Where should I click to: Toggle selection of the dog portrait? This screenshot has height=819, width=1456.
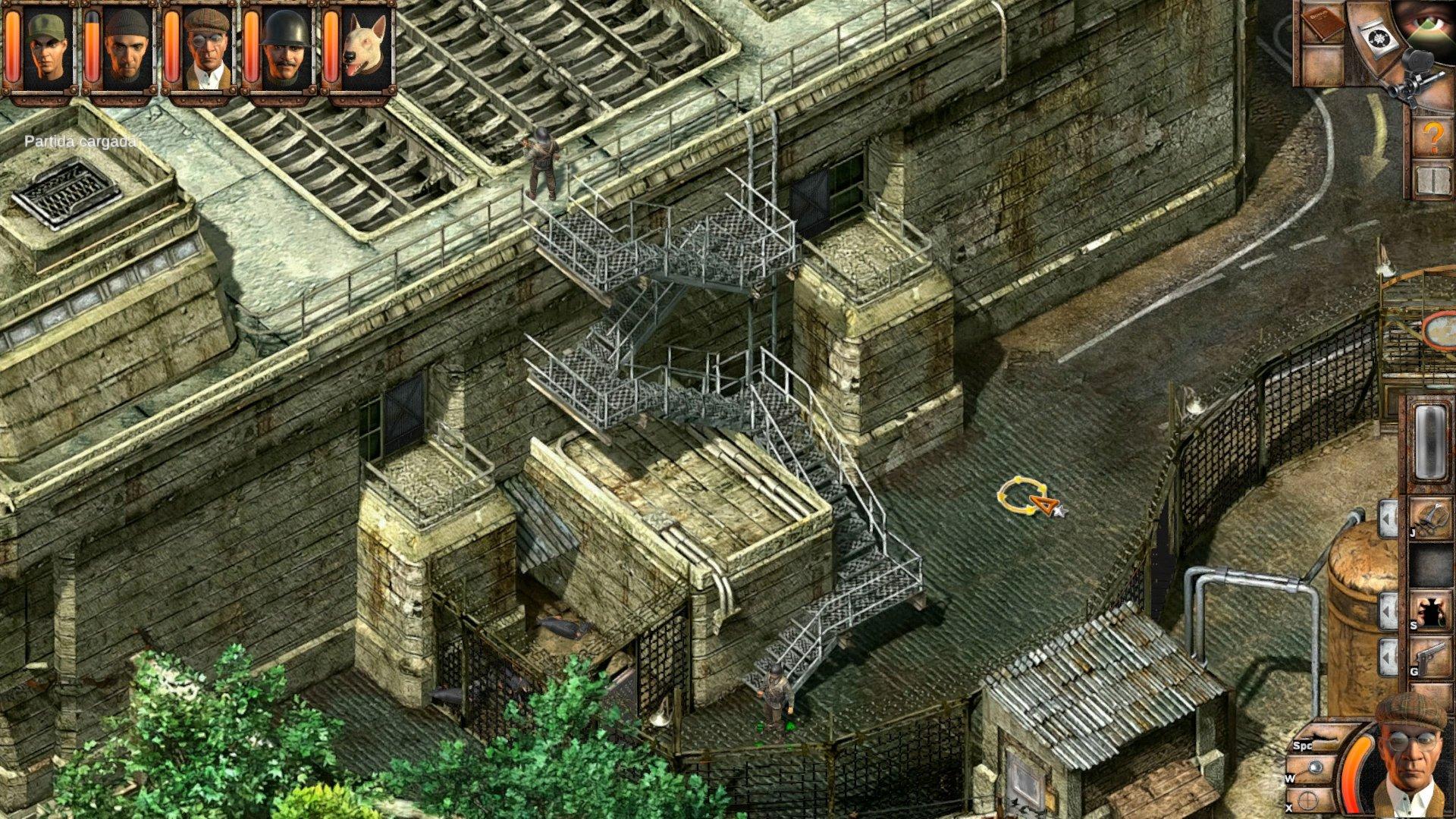(362, 44)
